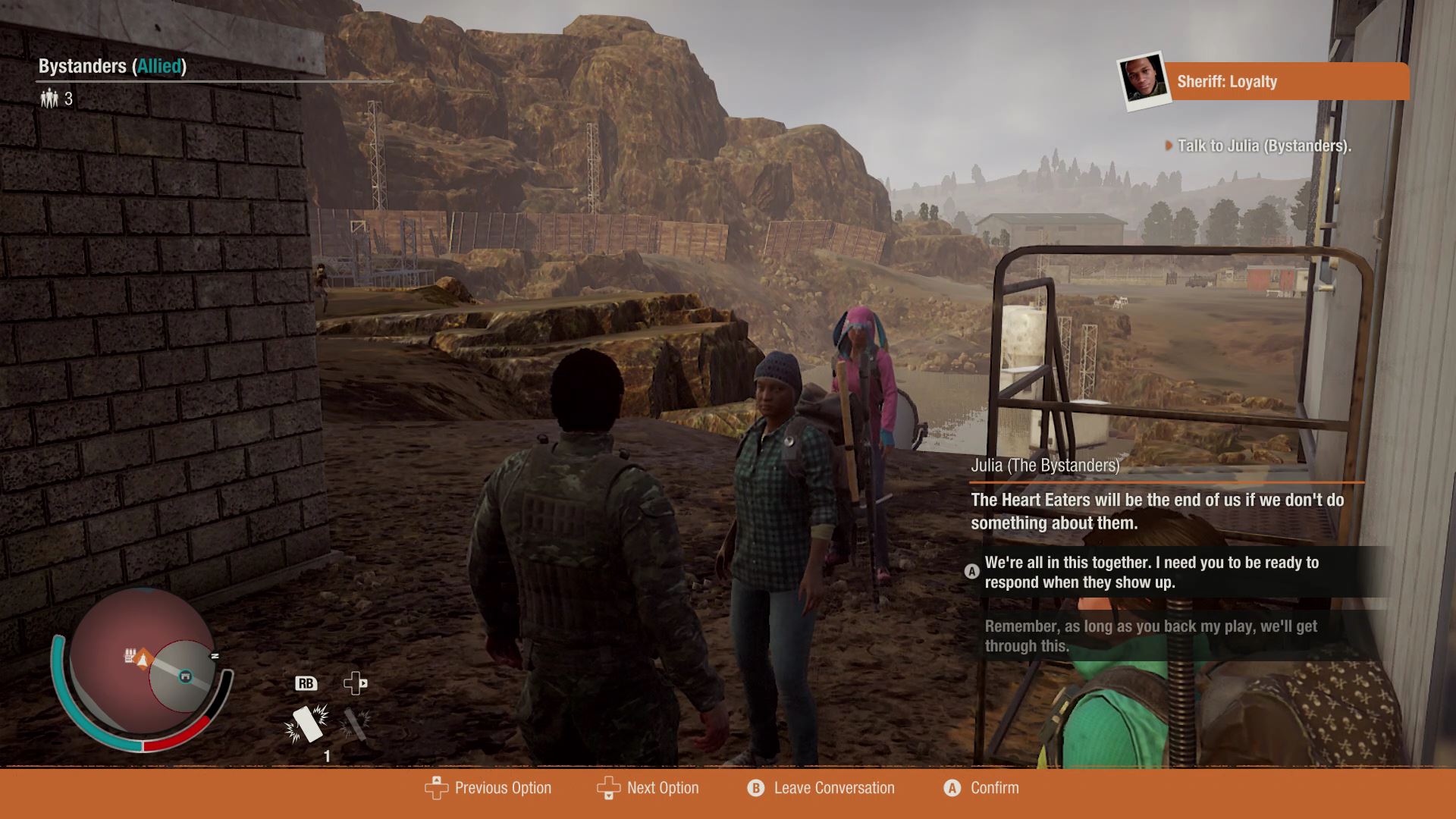Select the "Remember, as long as you back my play" reply

coord(1150,635)
